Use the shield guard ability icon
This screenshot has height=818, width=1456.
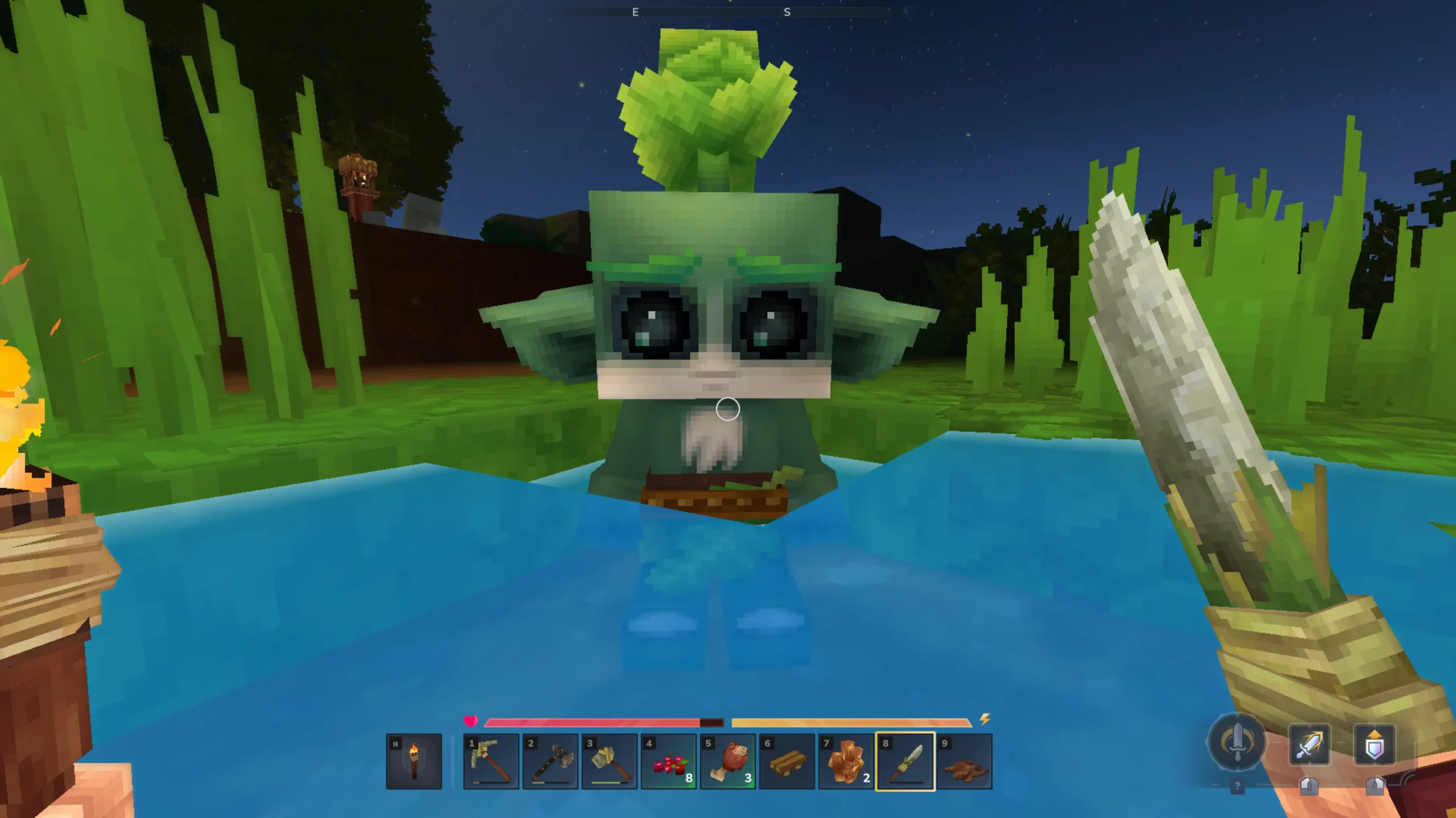(x=1374, y=745)
